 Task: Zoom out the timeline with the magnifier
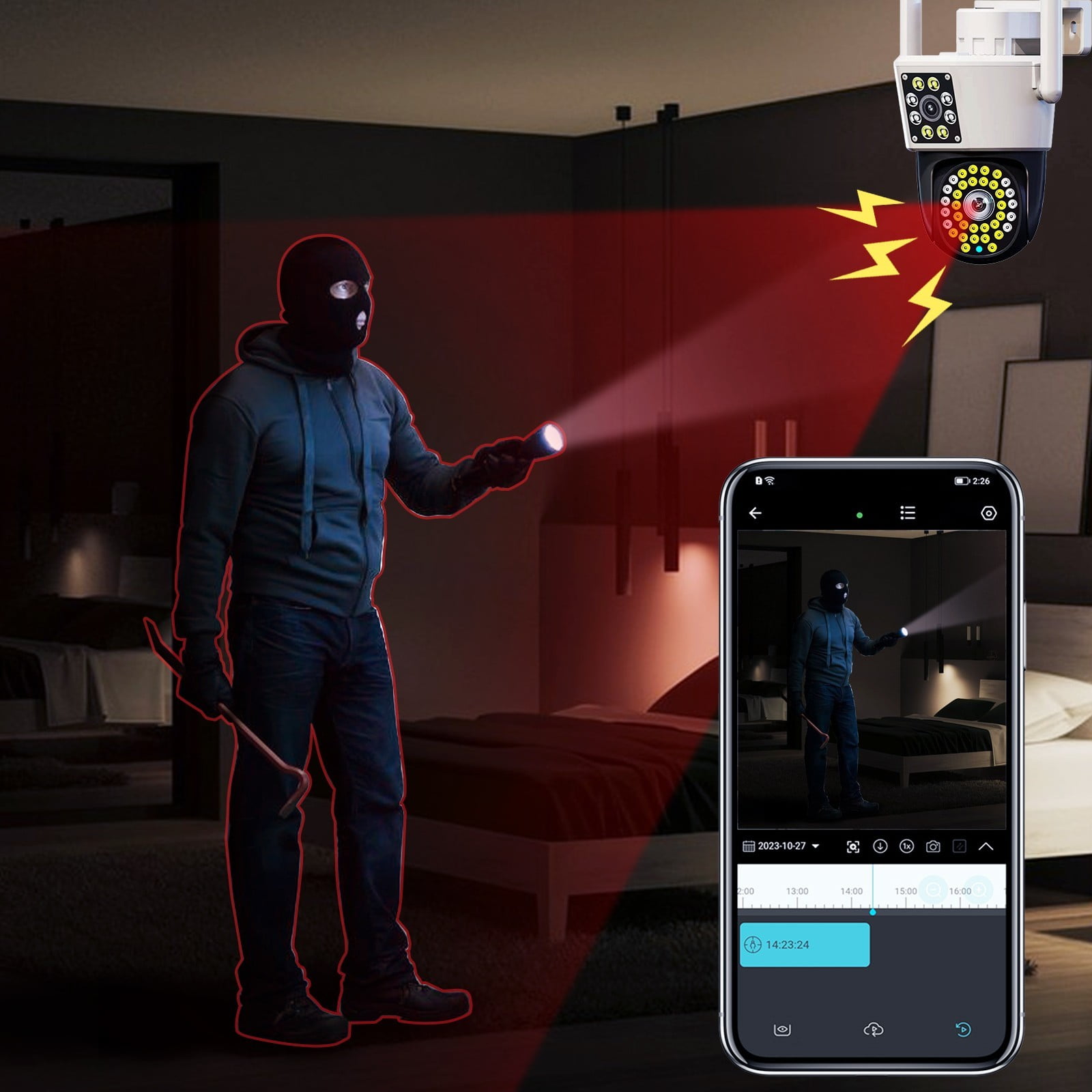pos(934,889)
